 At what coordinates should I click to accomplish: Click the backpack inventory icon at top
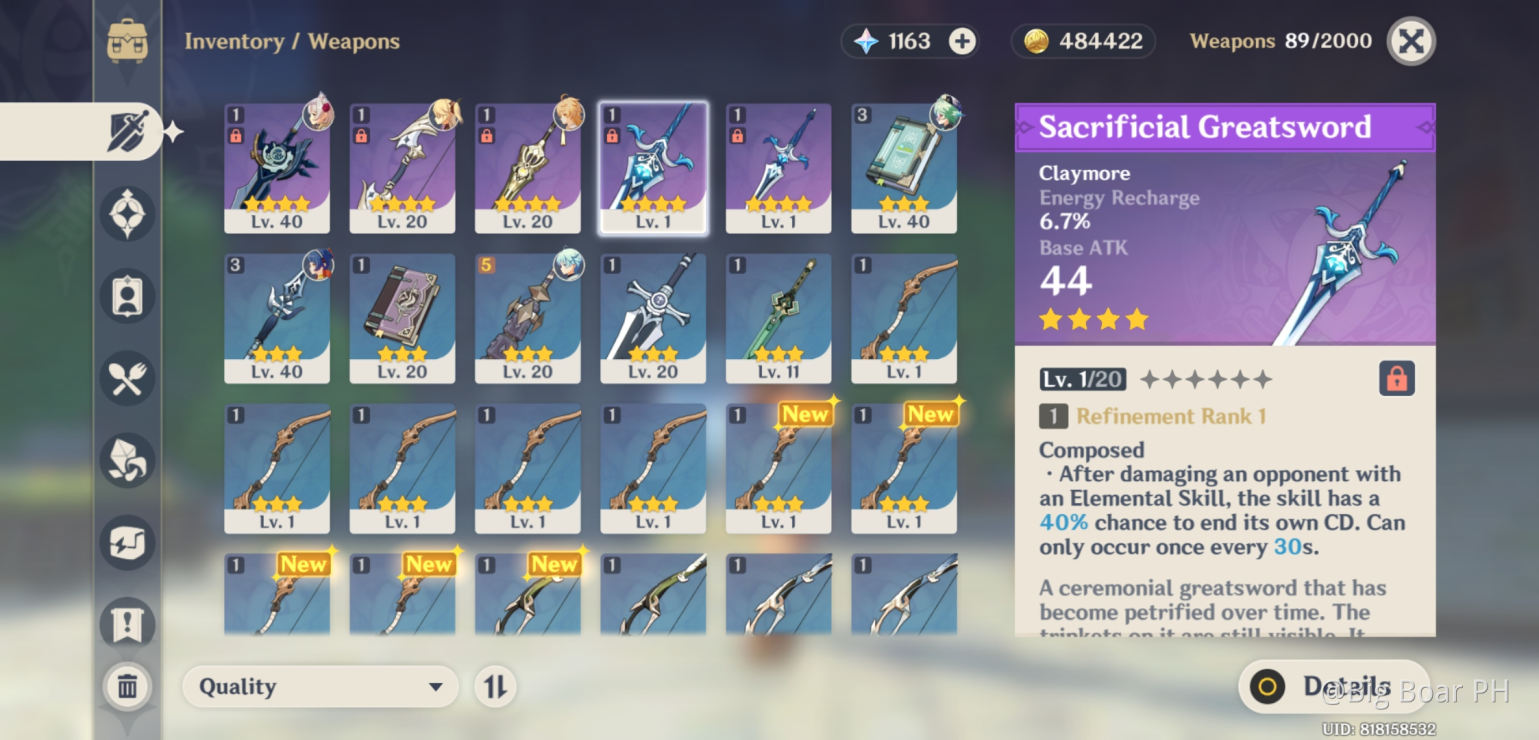(126, 41)
